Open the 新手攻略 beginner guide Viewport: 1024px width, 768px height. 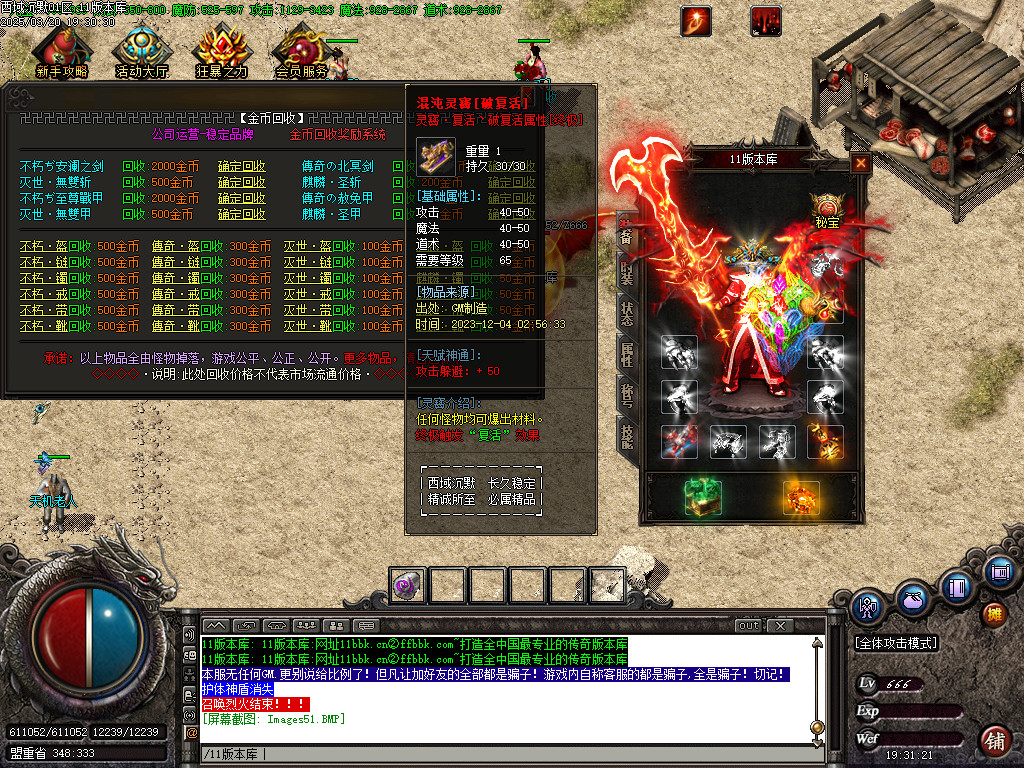[x=61, y=52]
